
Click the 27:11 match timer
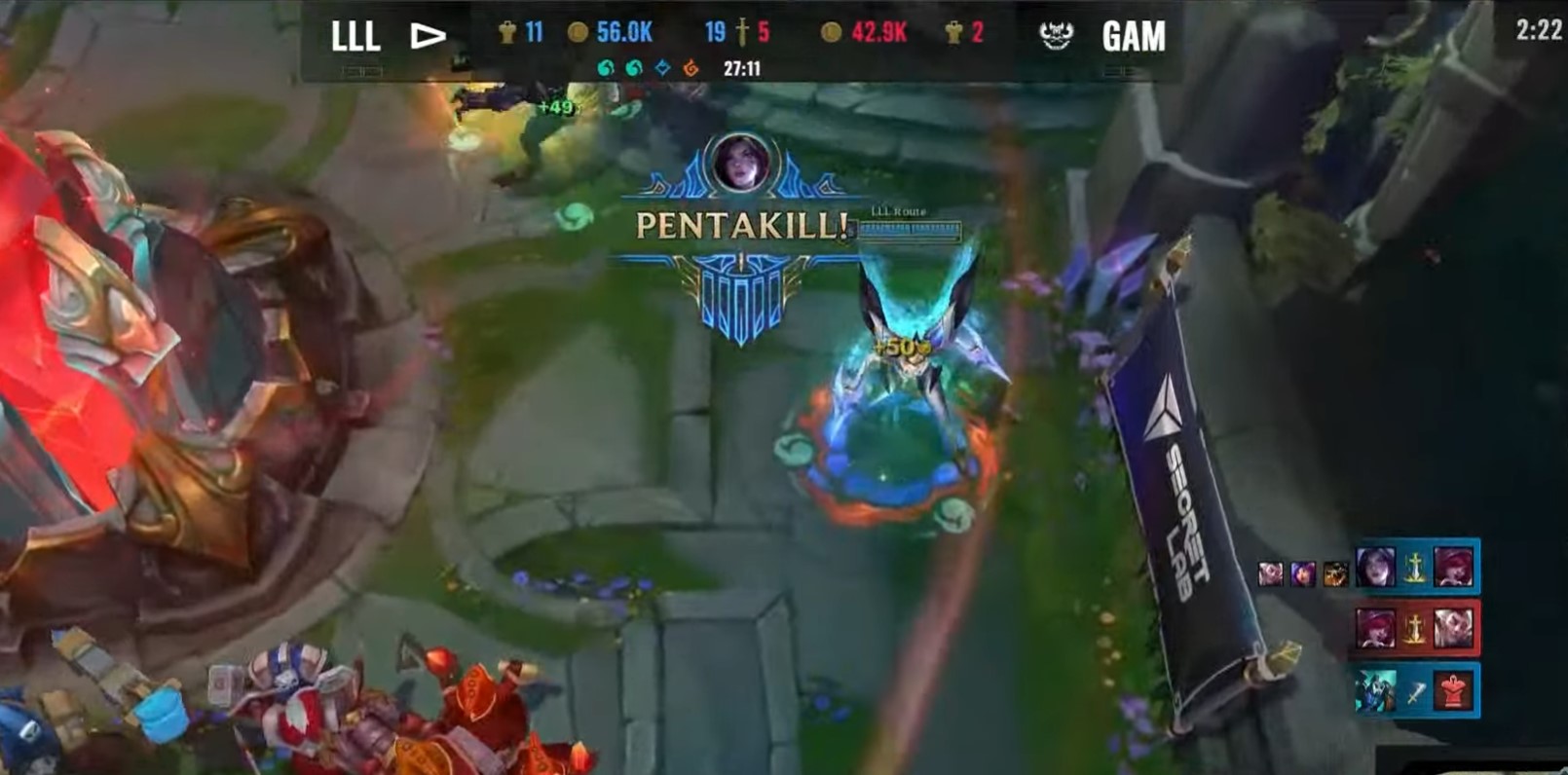[x=742, y=68]
